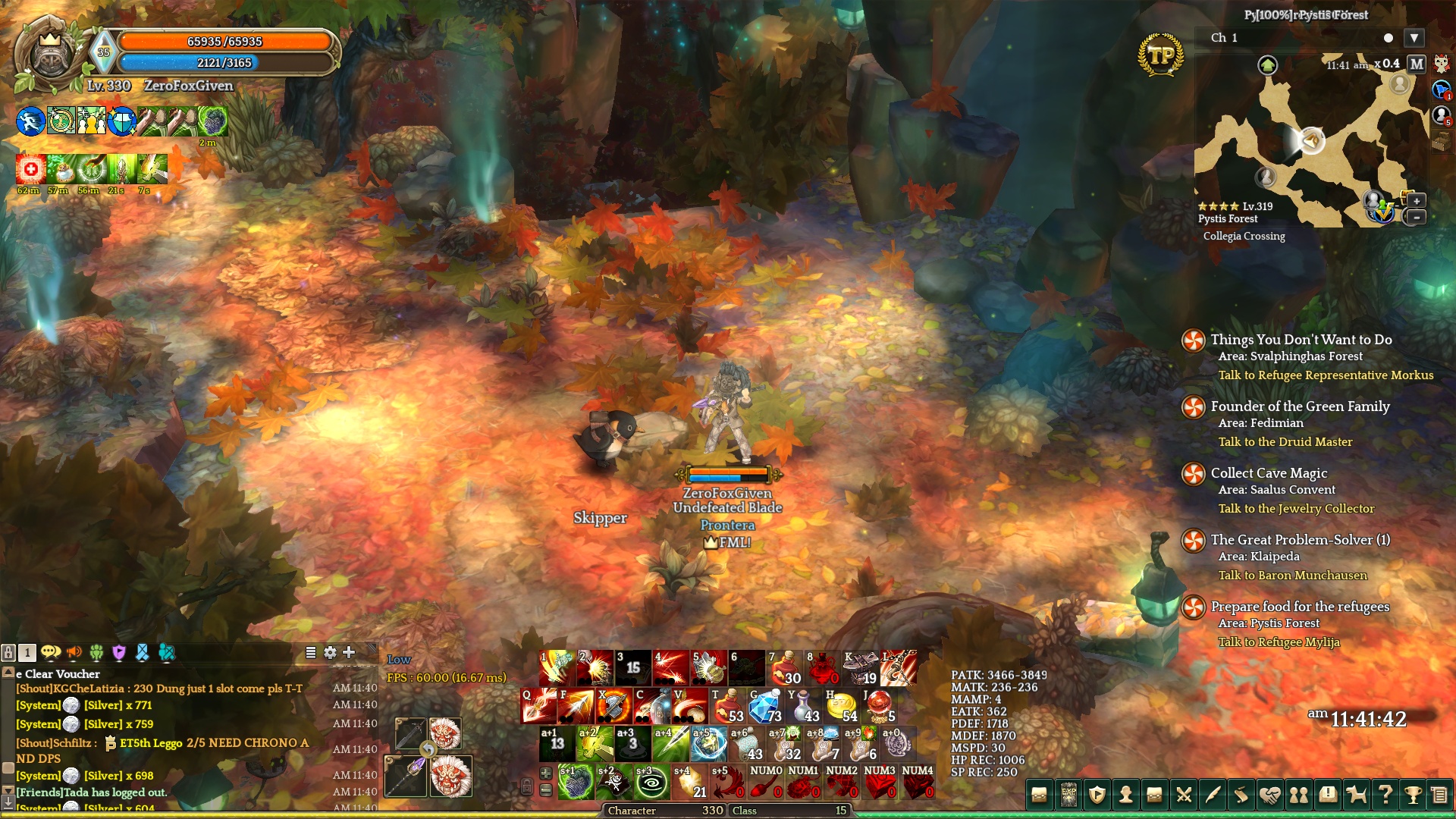Expand the Ch 1 channel dropdown
This screenshot has width=1456, height=819.
click(x=1414, y=38)
